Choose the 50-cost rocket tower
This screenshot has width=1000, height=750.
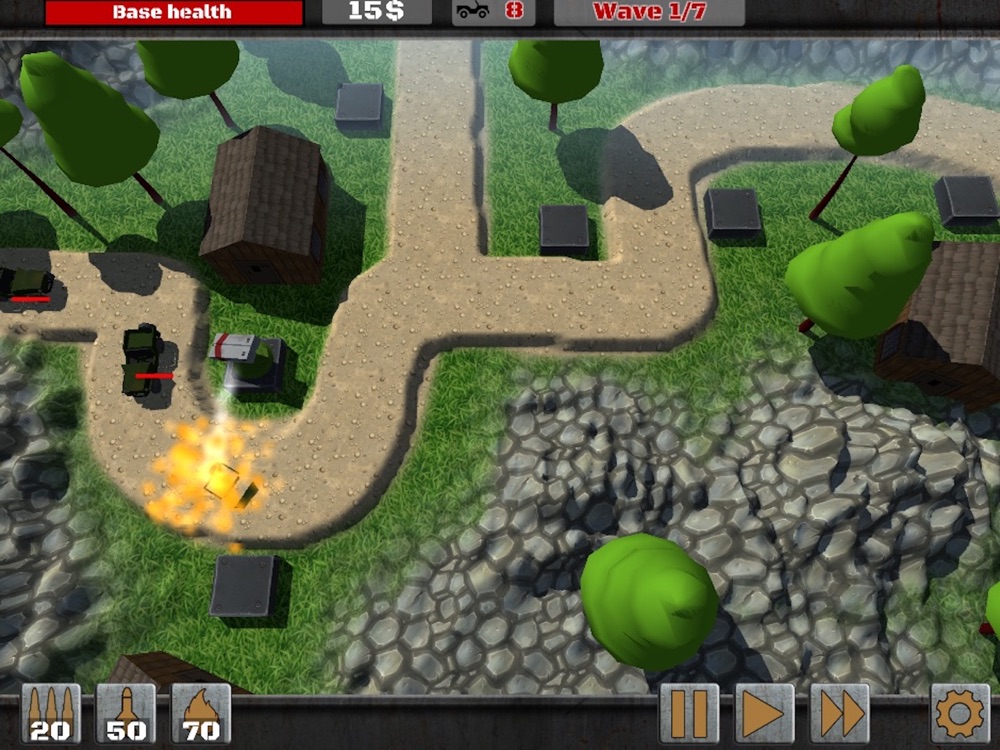(126, 713)
